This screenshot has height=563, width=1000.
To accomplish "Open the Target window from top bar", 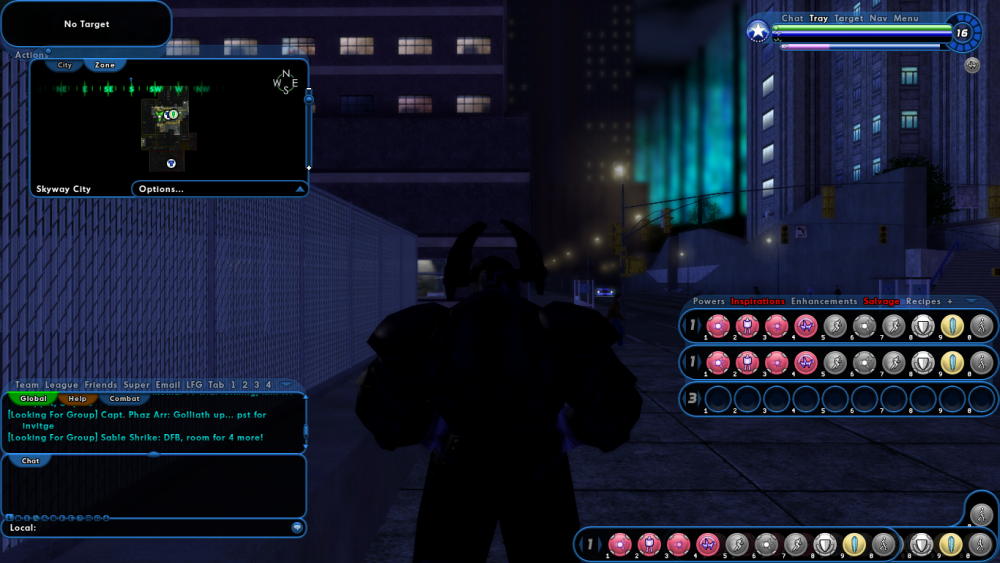I will coord(849,18).
